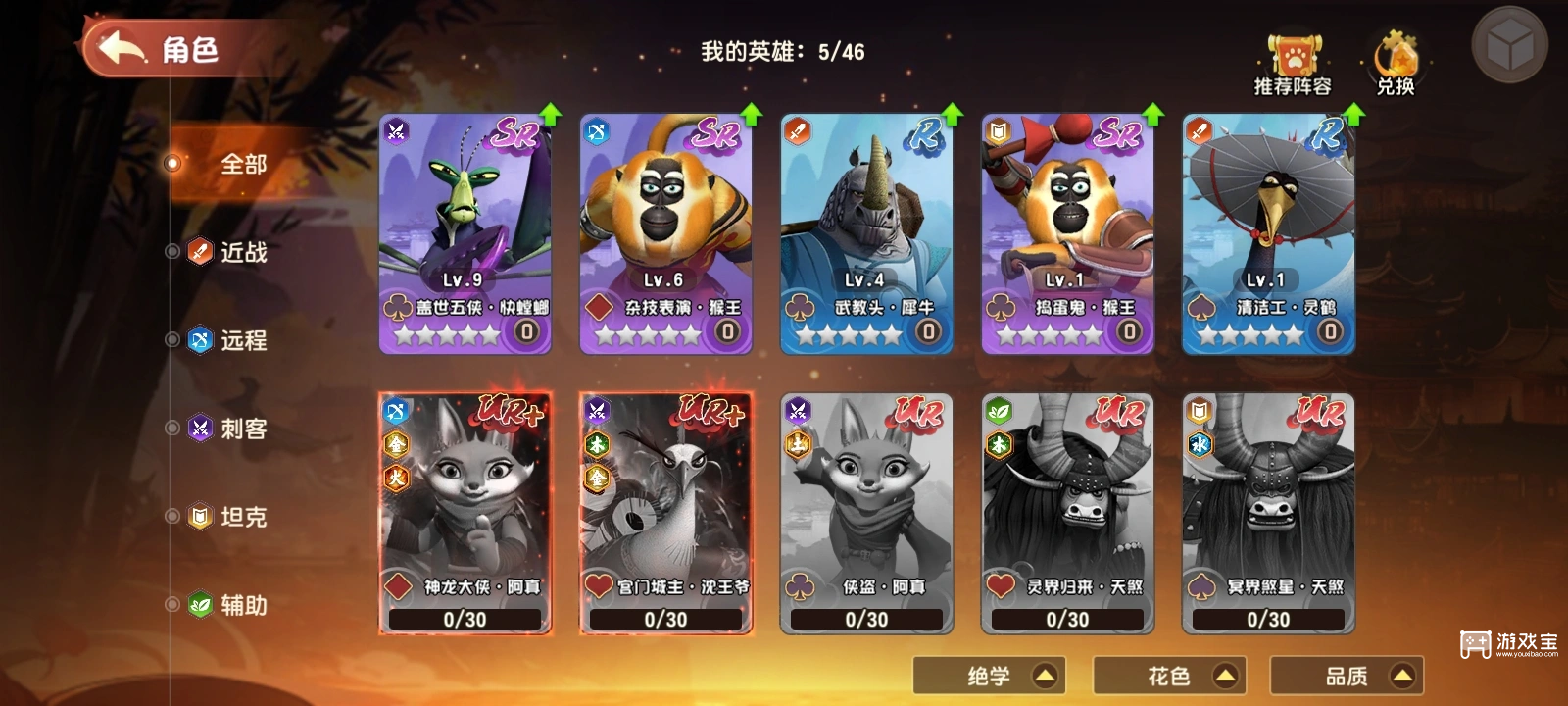This screenshot has width=1568, height=706.
Task: Filter heroes by 刺客 assassin tab
Action: coord(243,429)
